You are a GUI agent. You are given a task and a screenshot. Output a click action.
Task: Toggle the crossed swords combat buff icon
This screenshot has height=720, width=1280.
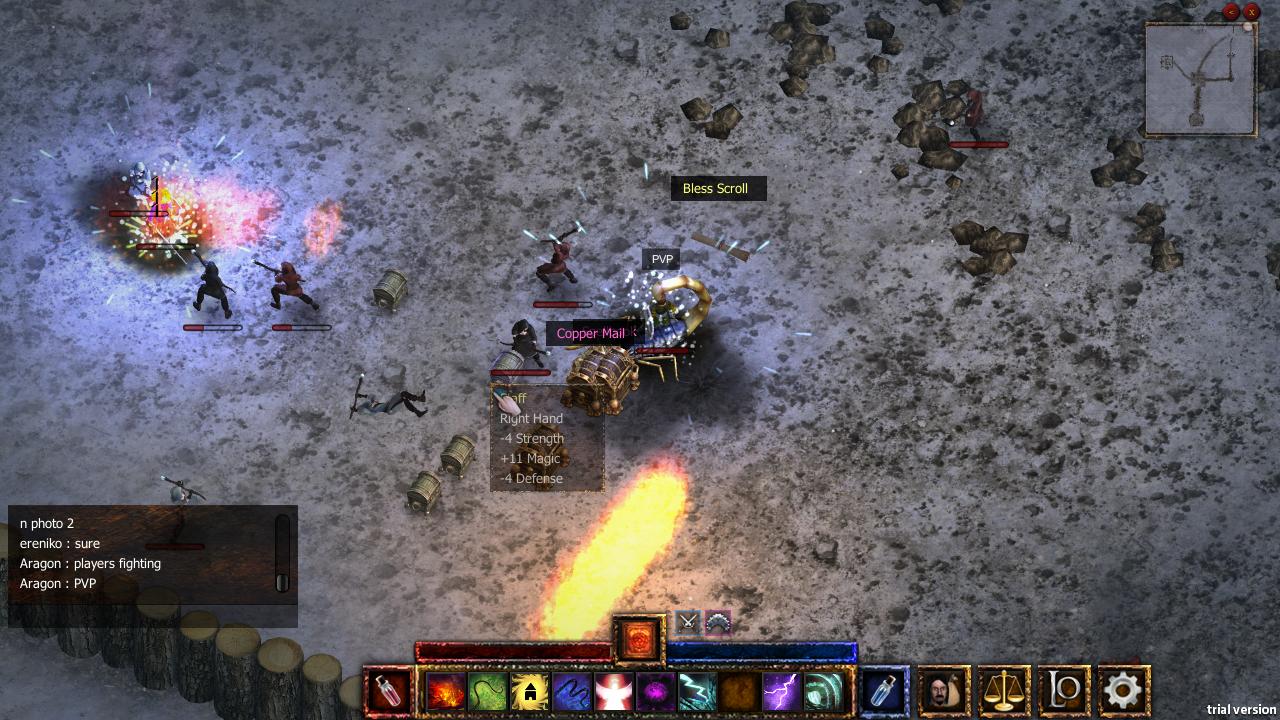687,623
